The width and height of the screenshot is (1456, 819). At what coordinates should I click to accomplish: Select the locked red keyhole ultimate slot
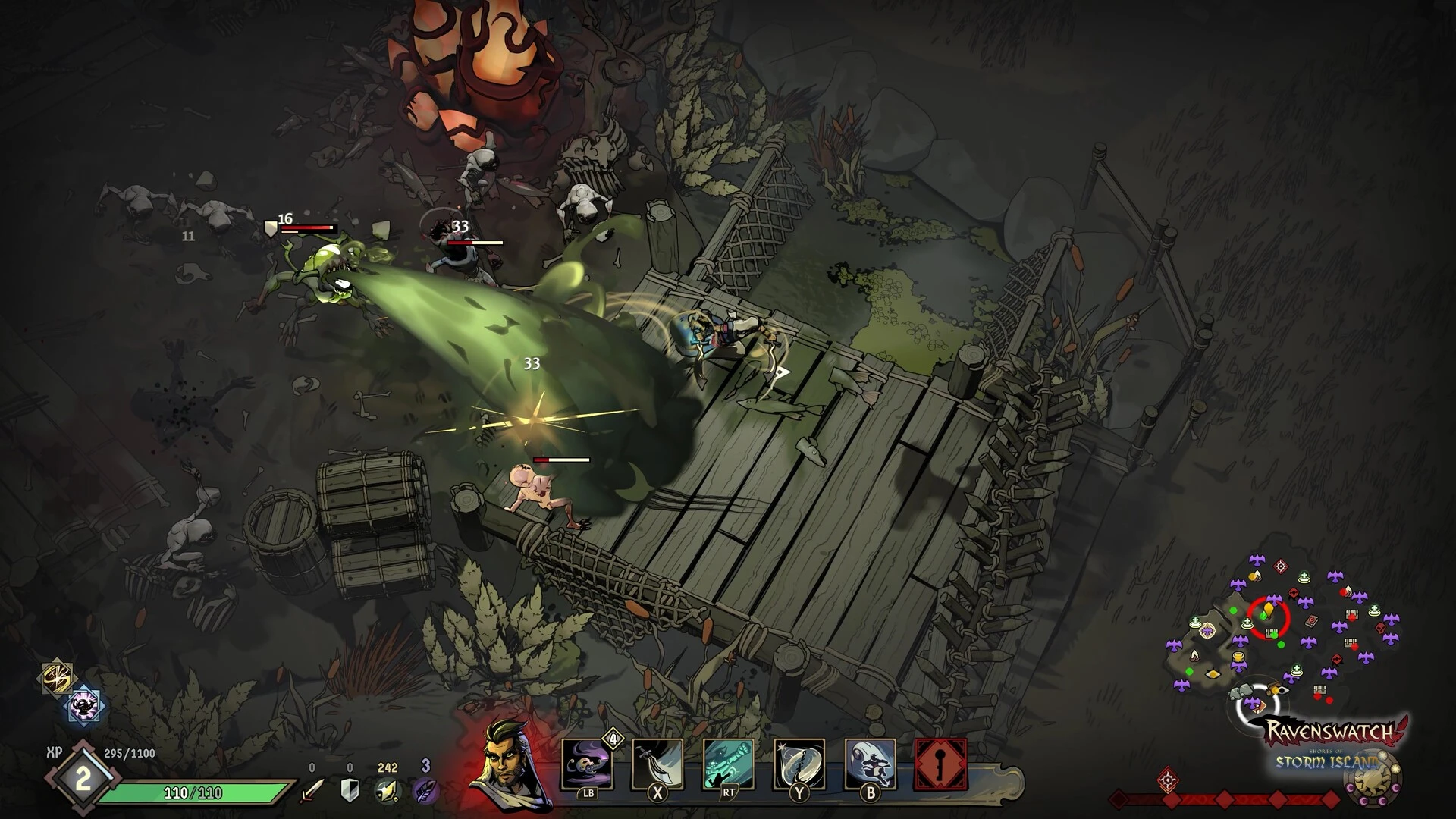click(x=941, y=764)
